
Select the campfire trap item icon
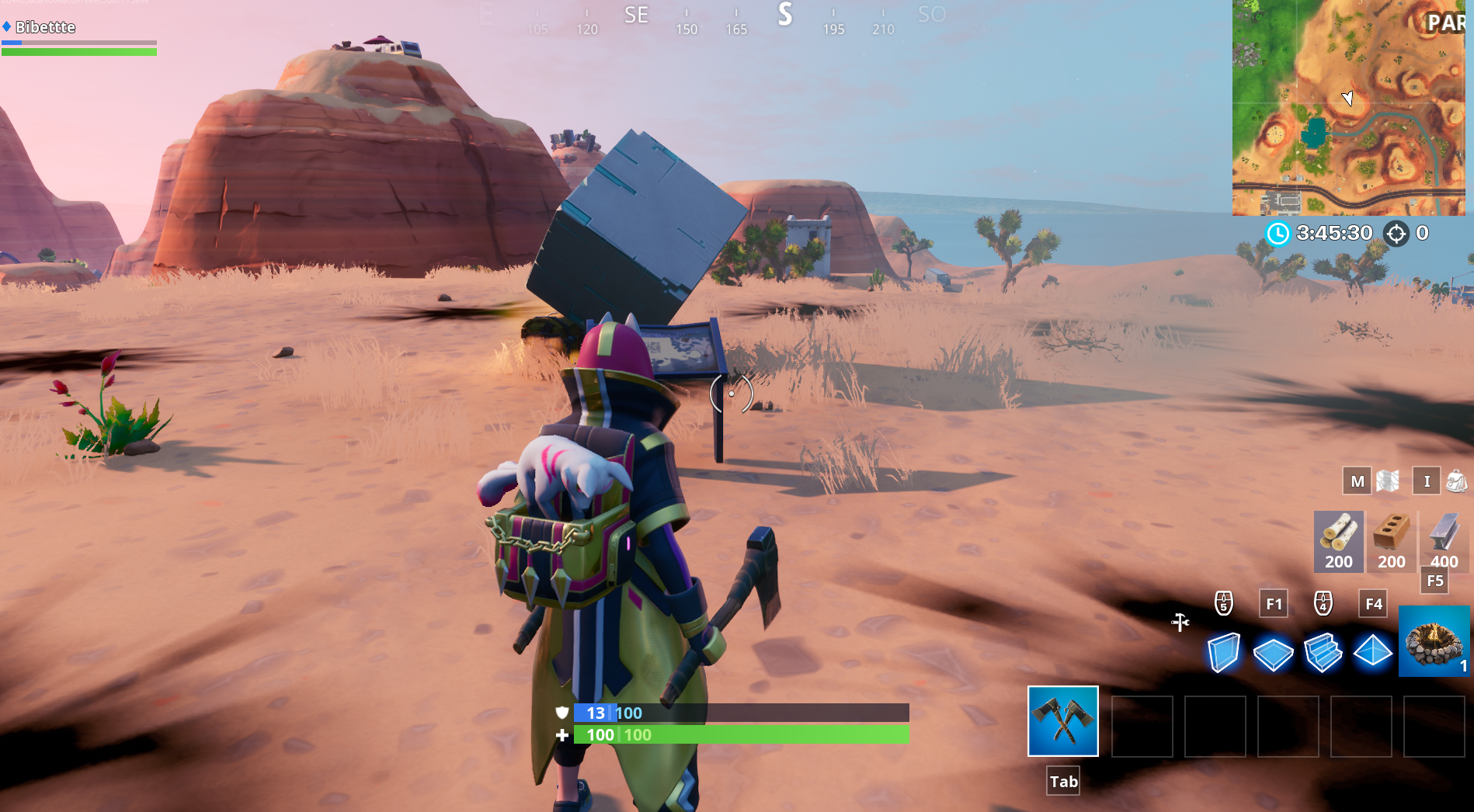pos(1433,642)
